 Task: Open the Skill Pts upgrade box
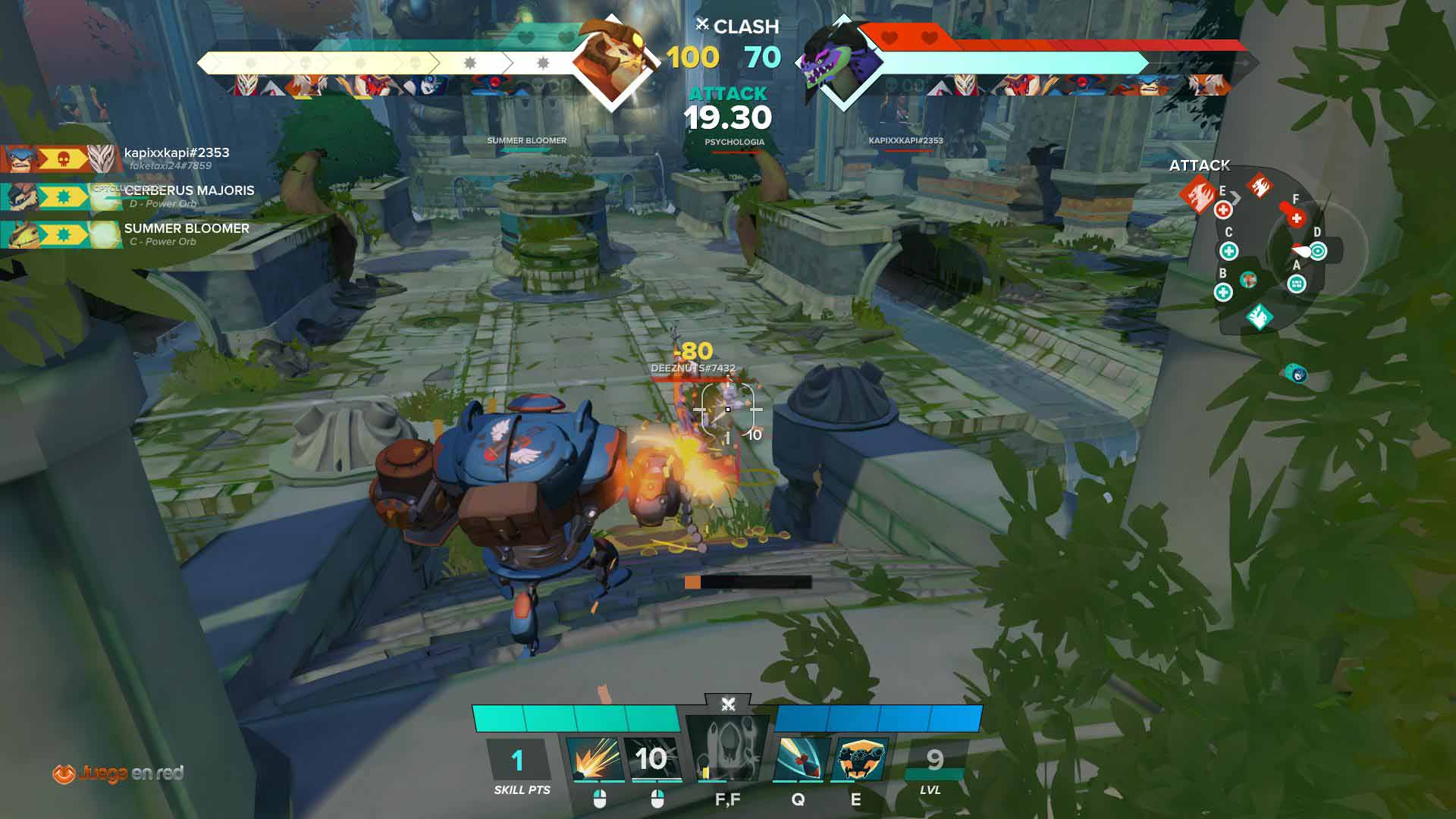click(x=518, y=761)
